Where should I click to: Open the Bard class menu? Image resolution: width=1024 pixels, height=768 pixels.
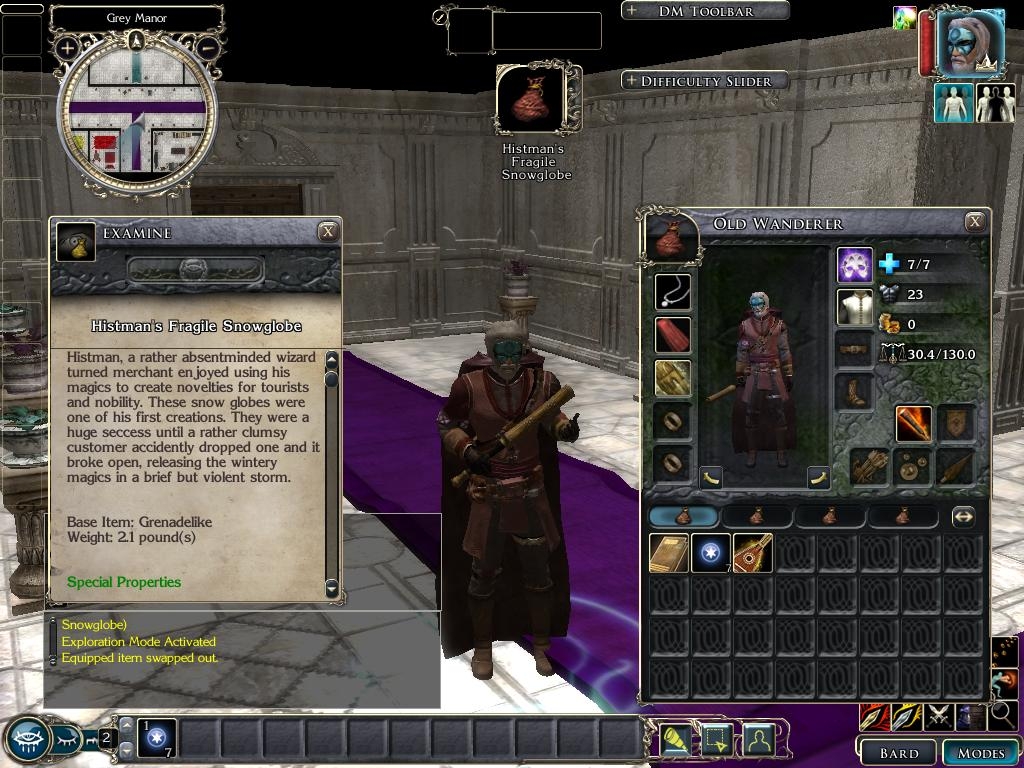[898, 753]
